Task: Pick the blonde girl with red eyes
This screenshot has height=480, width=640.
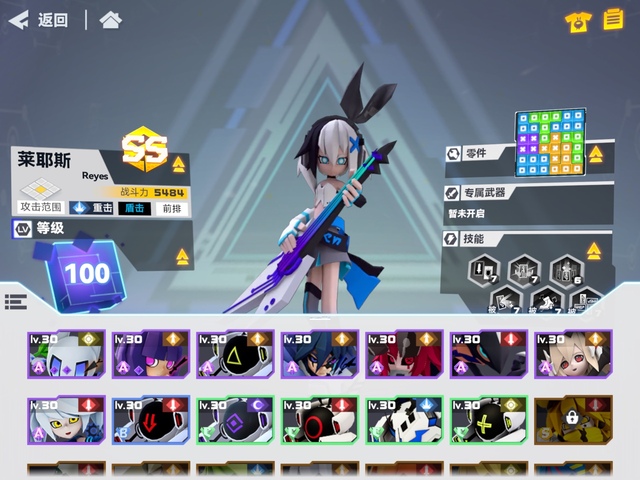Action: coord(572,354)
